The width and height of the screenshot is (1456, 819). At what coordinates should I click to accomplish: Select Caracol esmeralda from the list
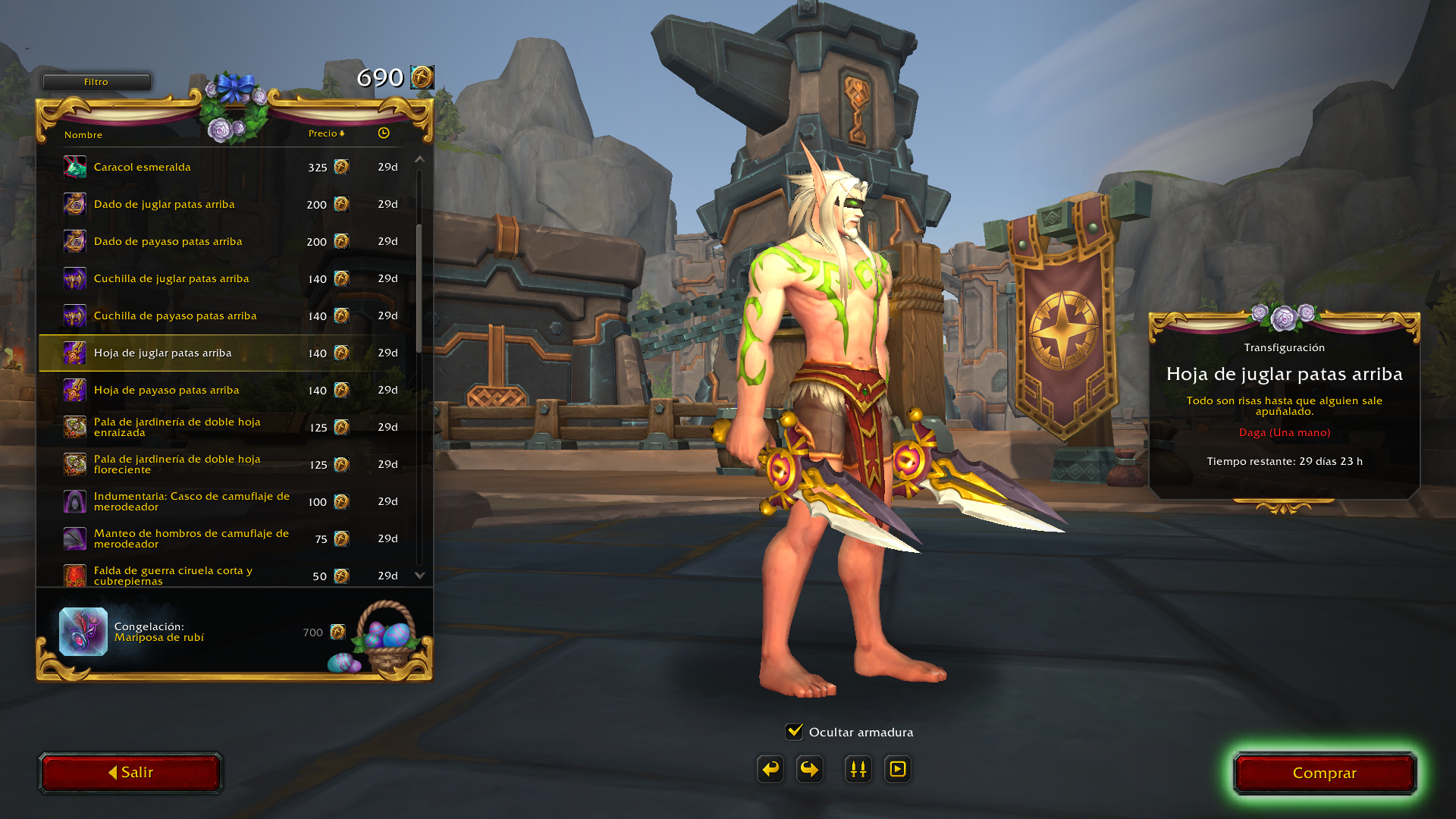pyautogui.click(x=143, y=167)
